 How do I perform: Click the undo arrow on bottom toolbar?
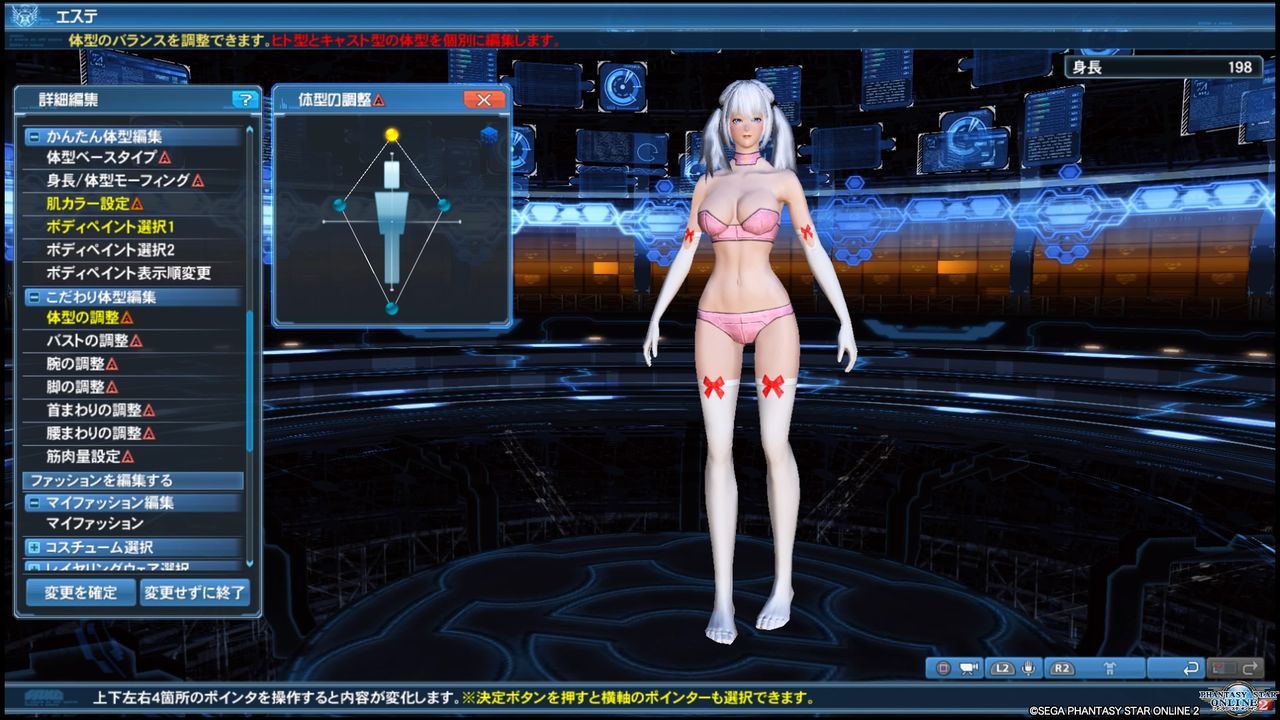(x=1192, y=668)
